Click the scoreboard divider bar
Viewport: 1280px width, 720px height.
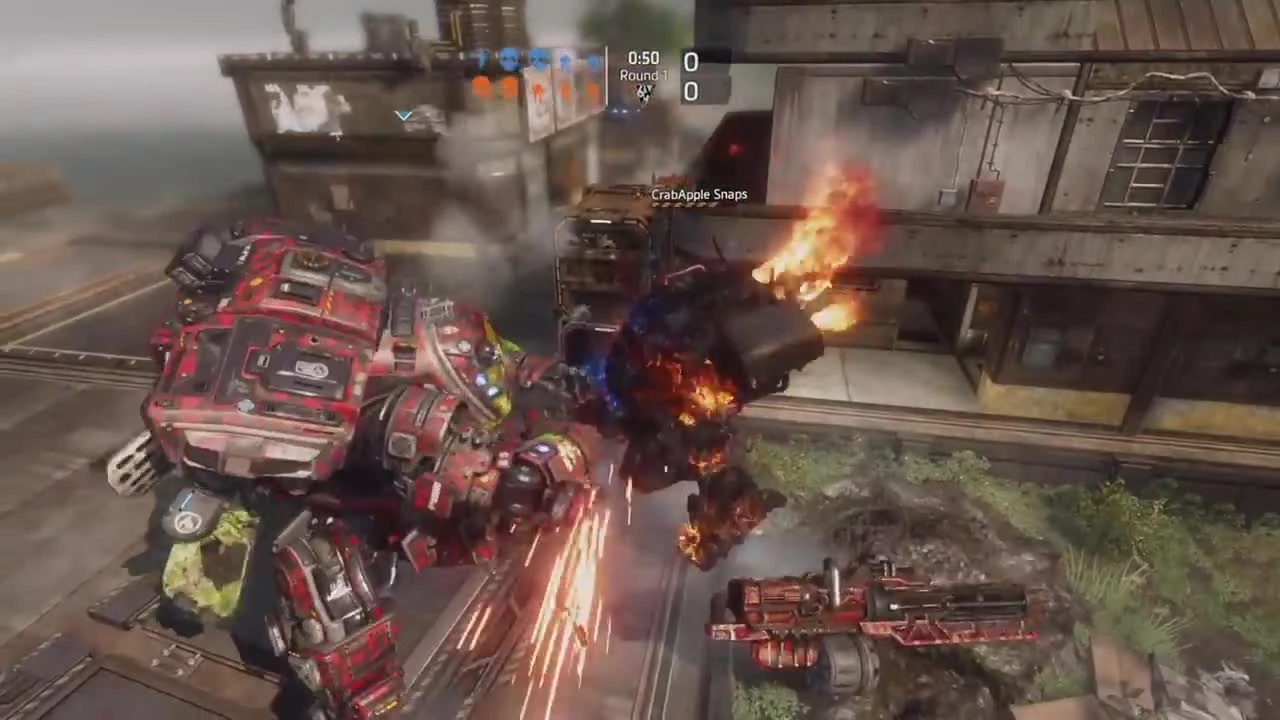point(607,75)
